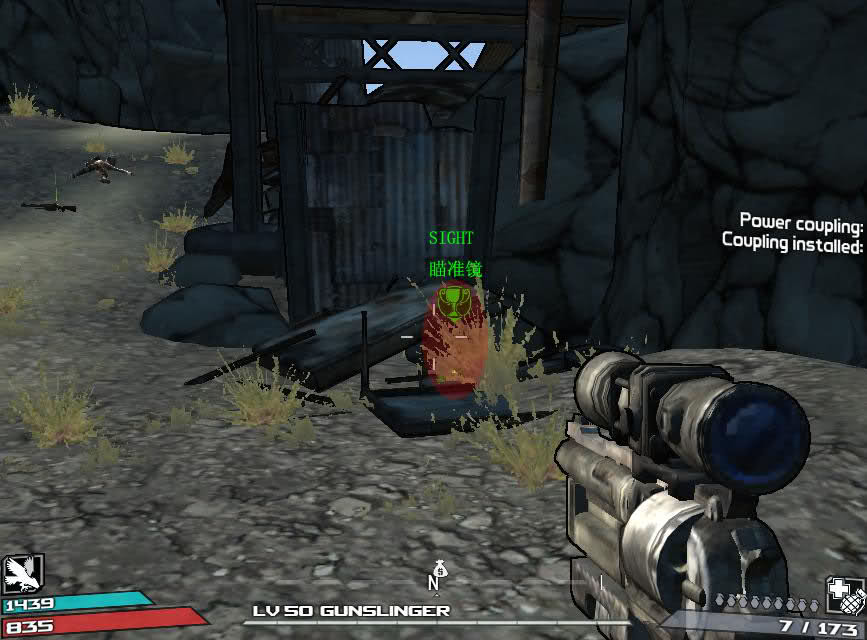Click the Bloodwing bird skill icon

click(x=22, y=574)
